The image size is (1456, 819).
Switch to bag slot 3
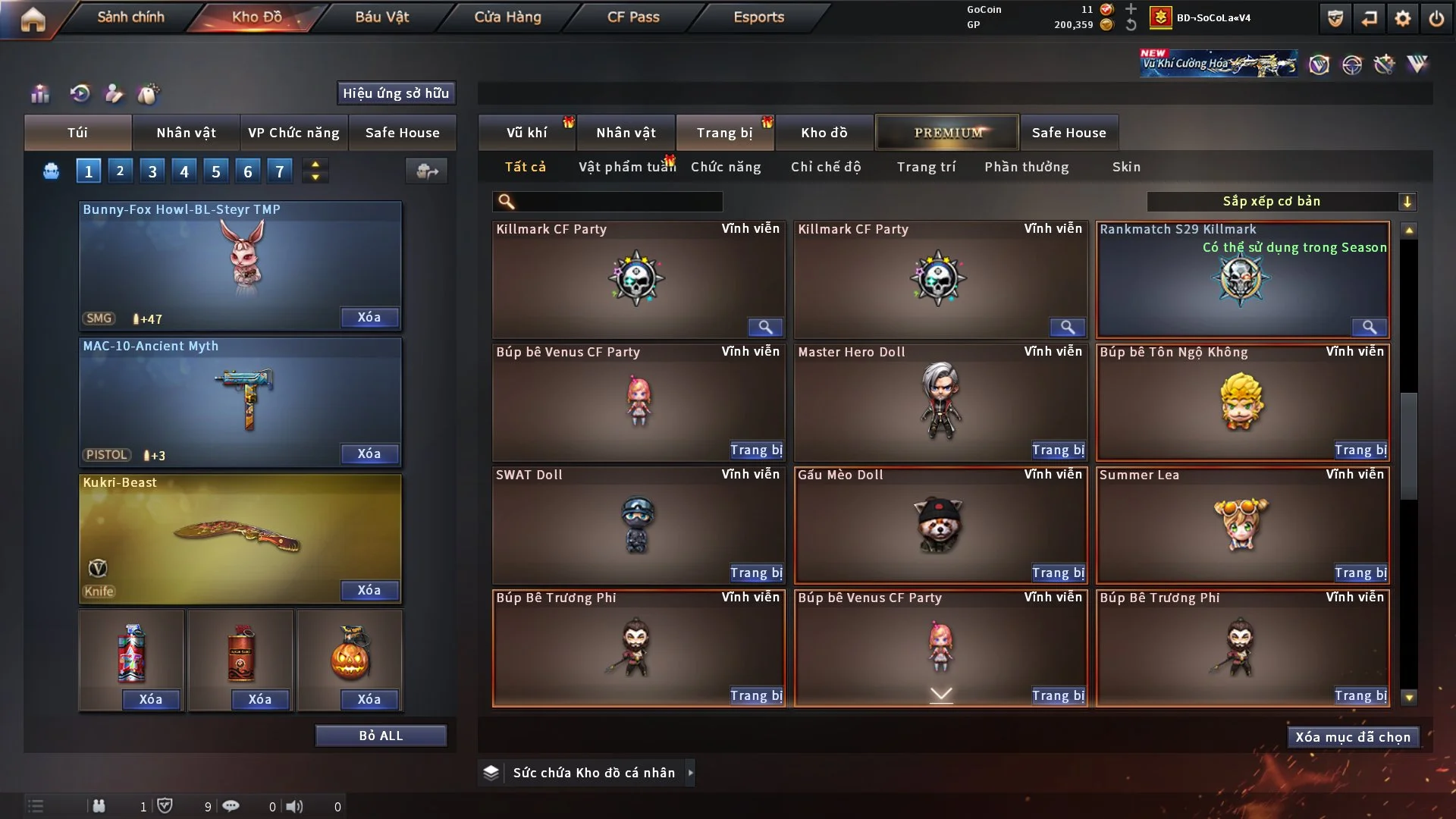152,171
